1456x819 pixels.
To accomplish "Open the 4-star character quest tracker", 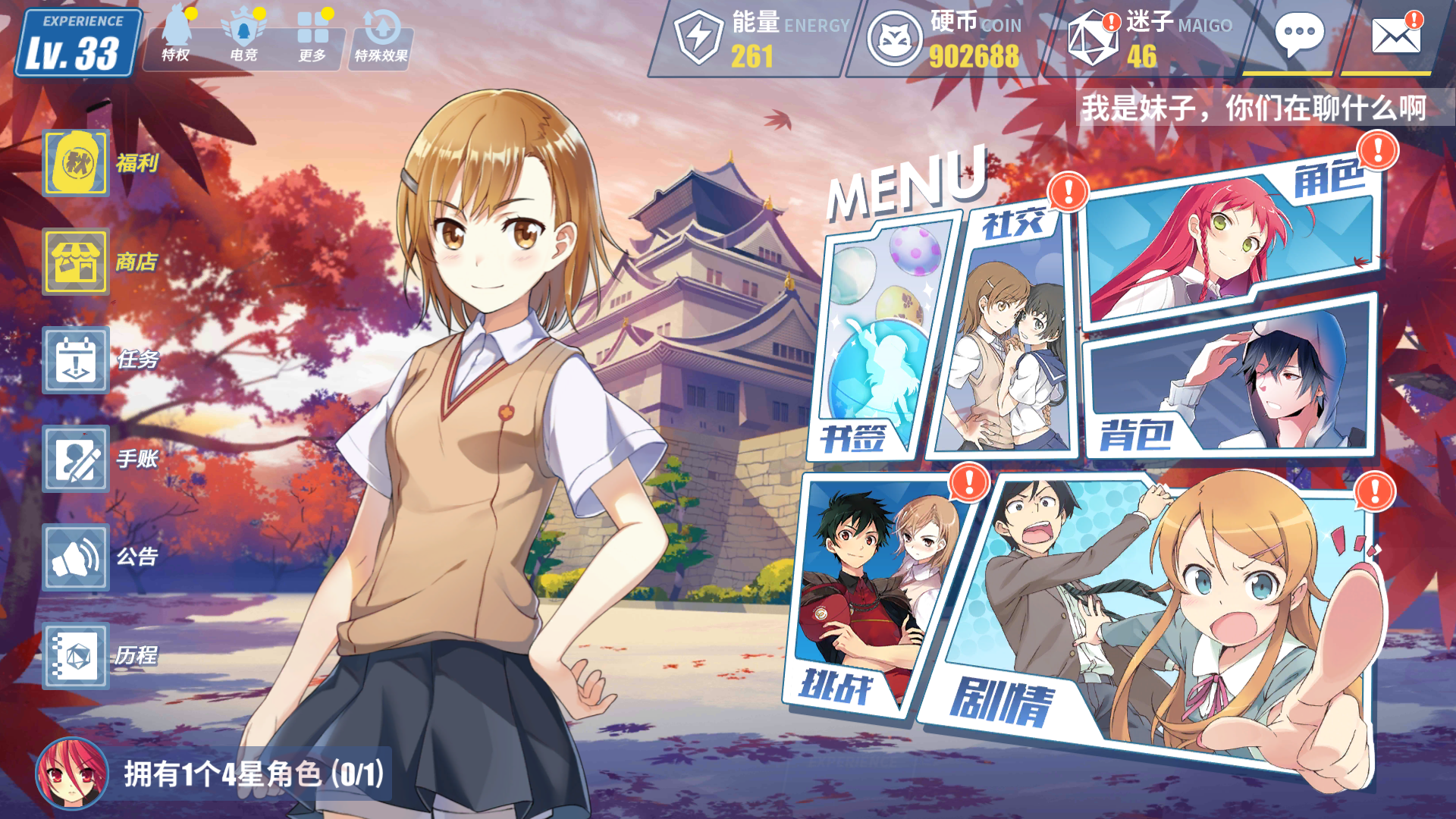I will click(212, 774).
